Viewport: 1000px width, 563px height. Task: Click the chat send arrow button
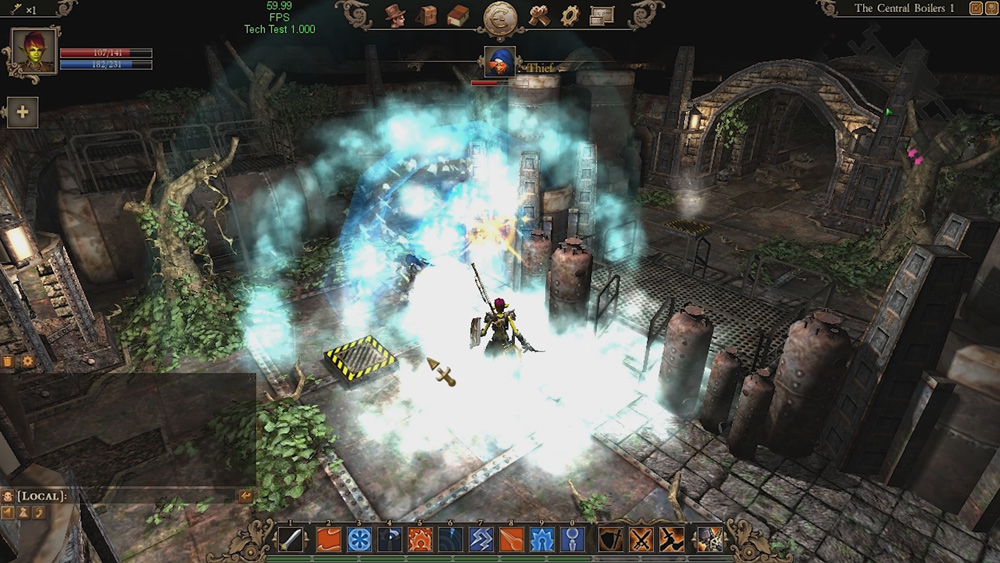pos(246,496)
